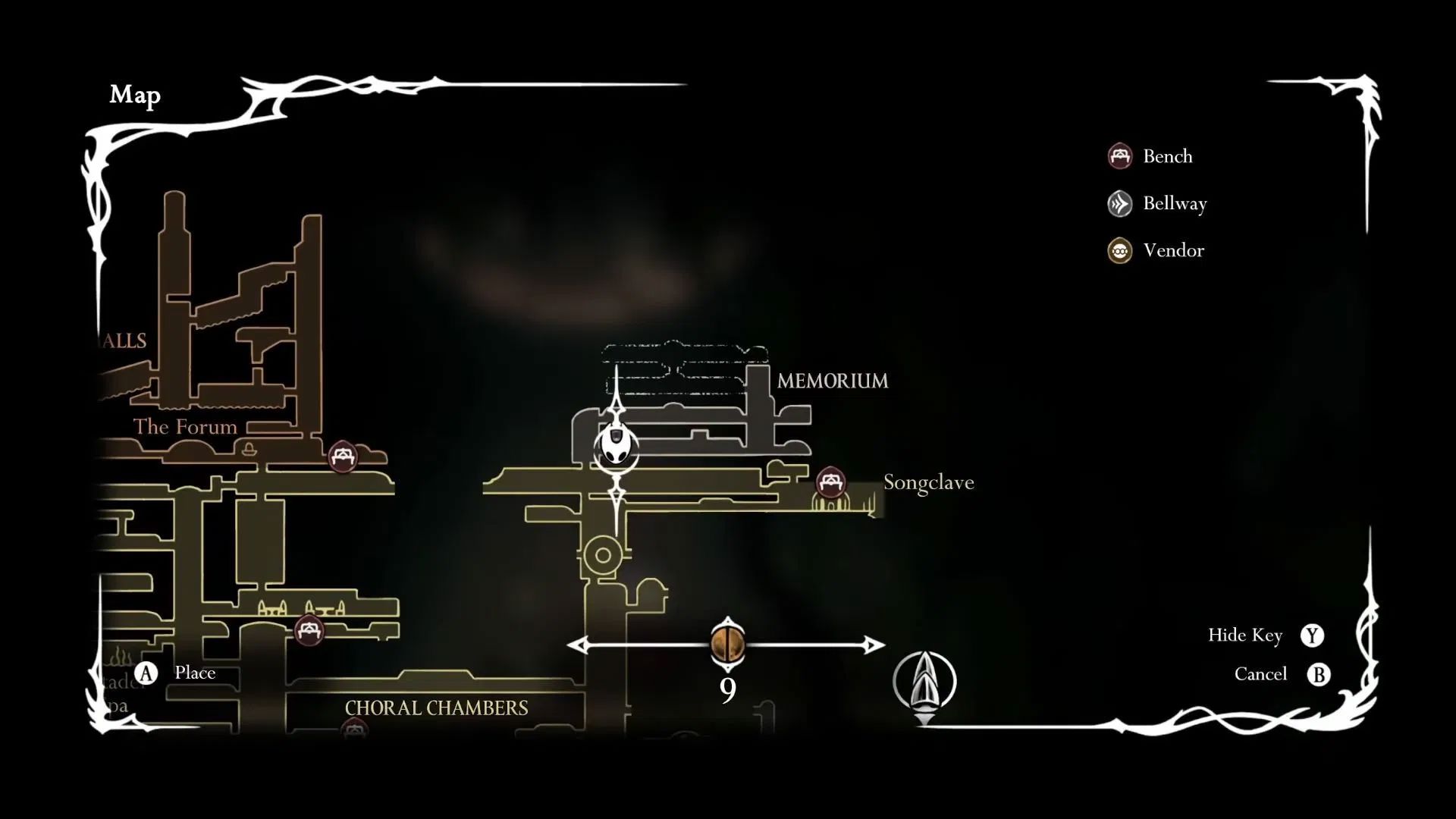Choose the bronze map pin marker
This screenshot has width=1456, height=819.
(x=727, y=645)
